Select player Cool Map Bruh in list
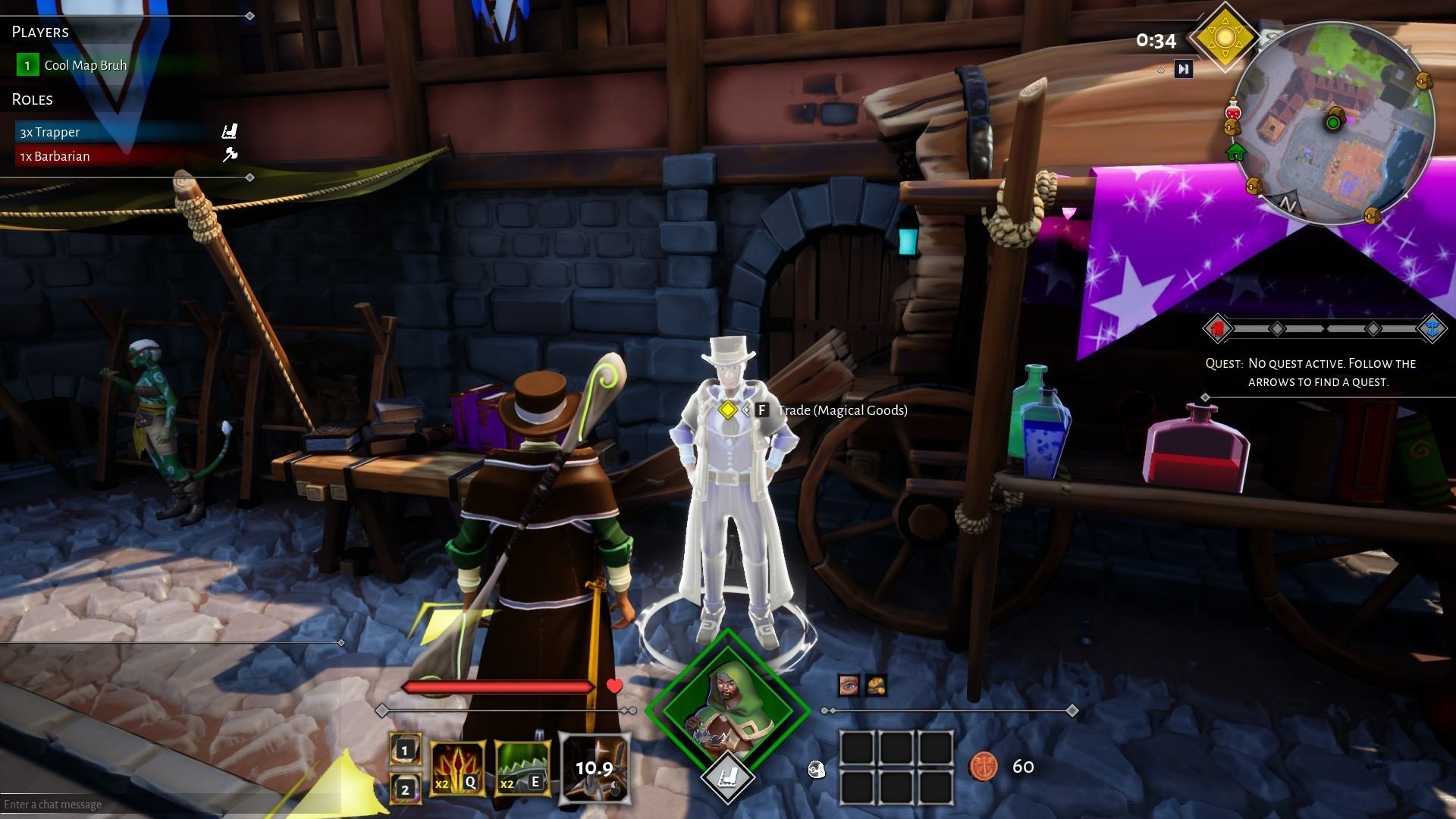 (x=85, y=65)
